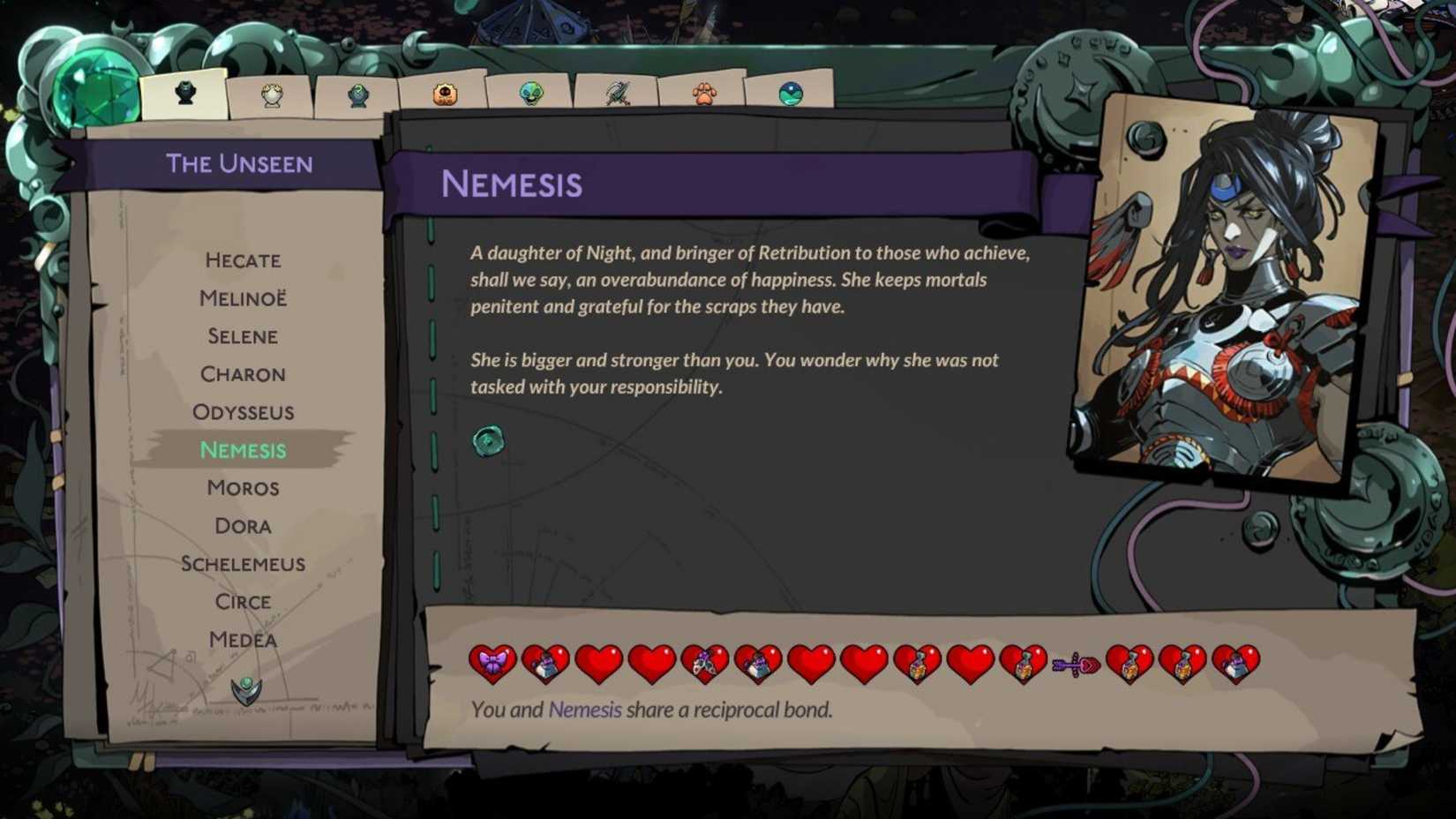Viewport: 1456px width, 819px height.
Task: Switch to the white marble bust codex tab
Action: [274, 92]
